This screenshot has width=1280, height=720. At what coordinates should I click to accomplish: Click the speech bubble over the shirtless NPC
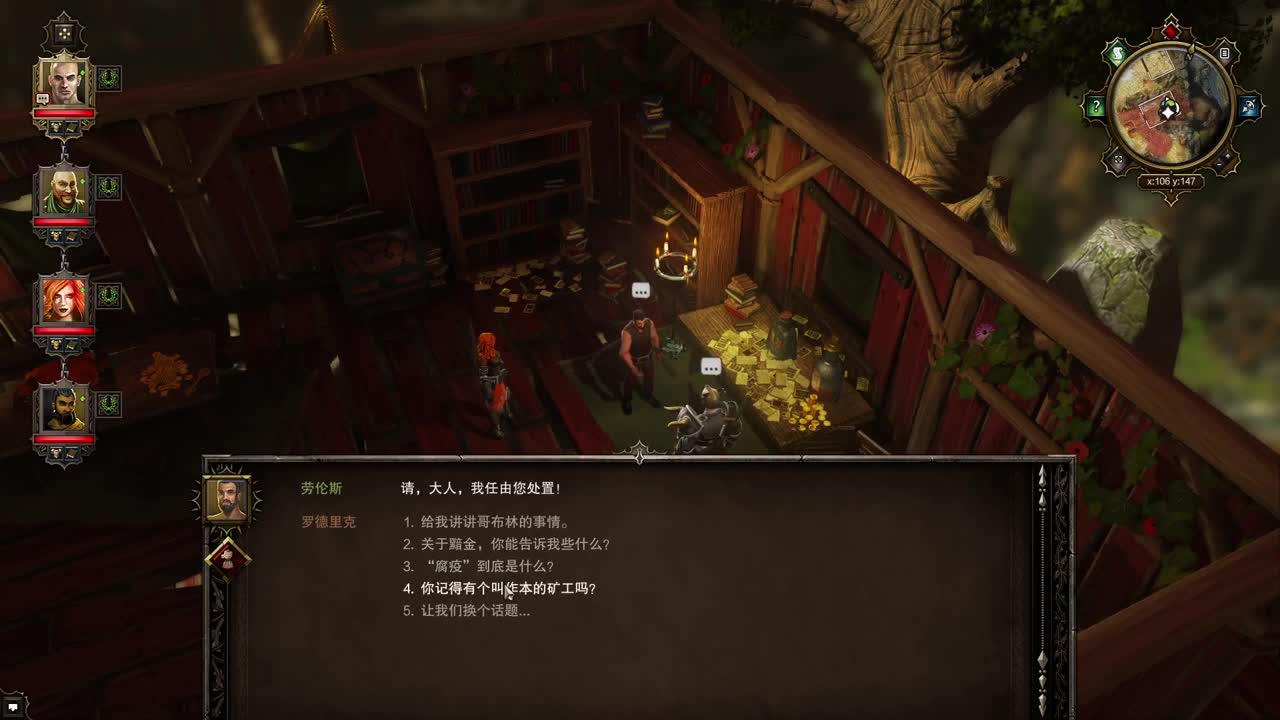coord(640,291)
